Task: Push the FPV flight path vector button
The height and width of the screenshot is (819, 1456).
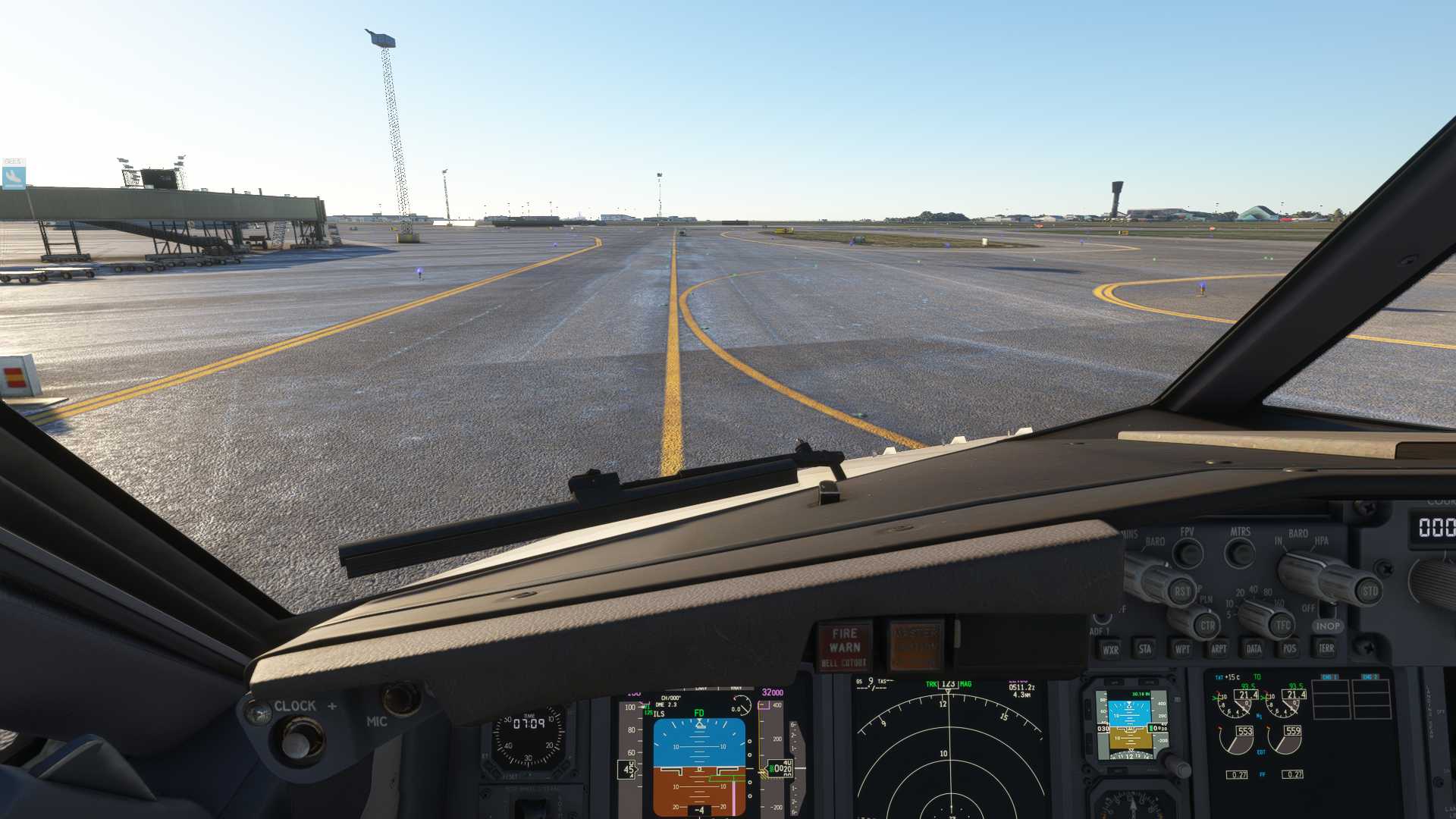Action: (1188, 551)
